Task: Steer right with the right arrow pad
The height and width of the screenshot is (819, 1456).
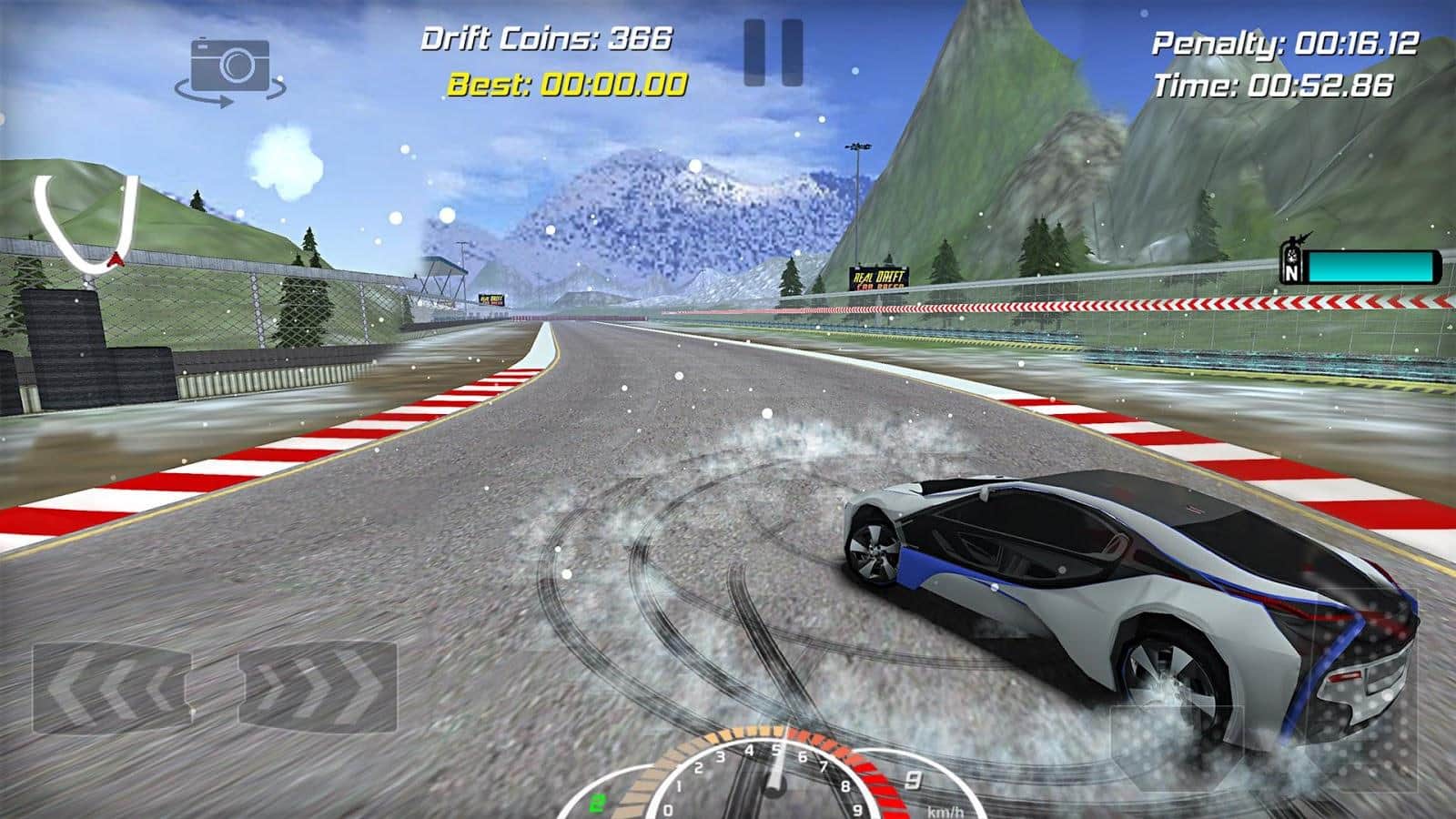Action: pyautogui.click(x=316, y=687)
